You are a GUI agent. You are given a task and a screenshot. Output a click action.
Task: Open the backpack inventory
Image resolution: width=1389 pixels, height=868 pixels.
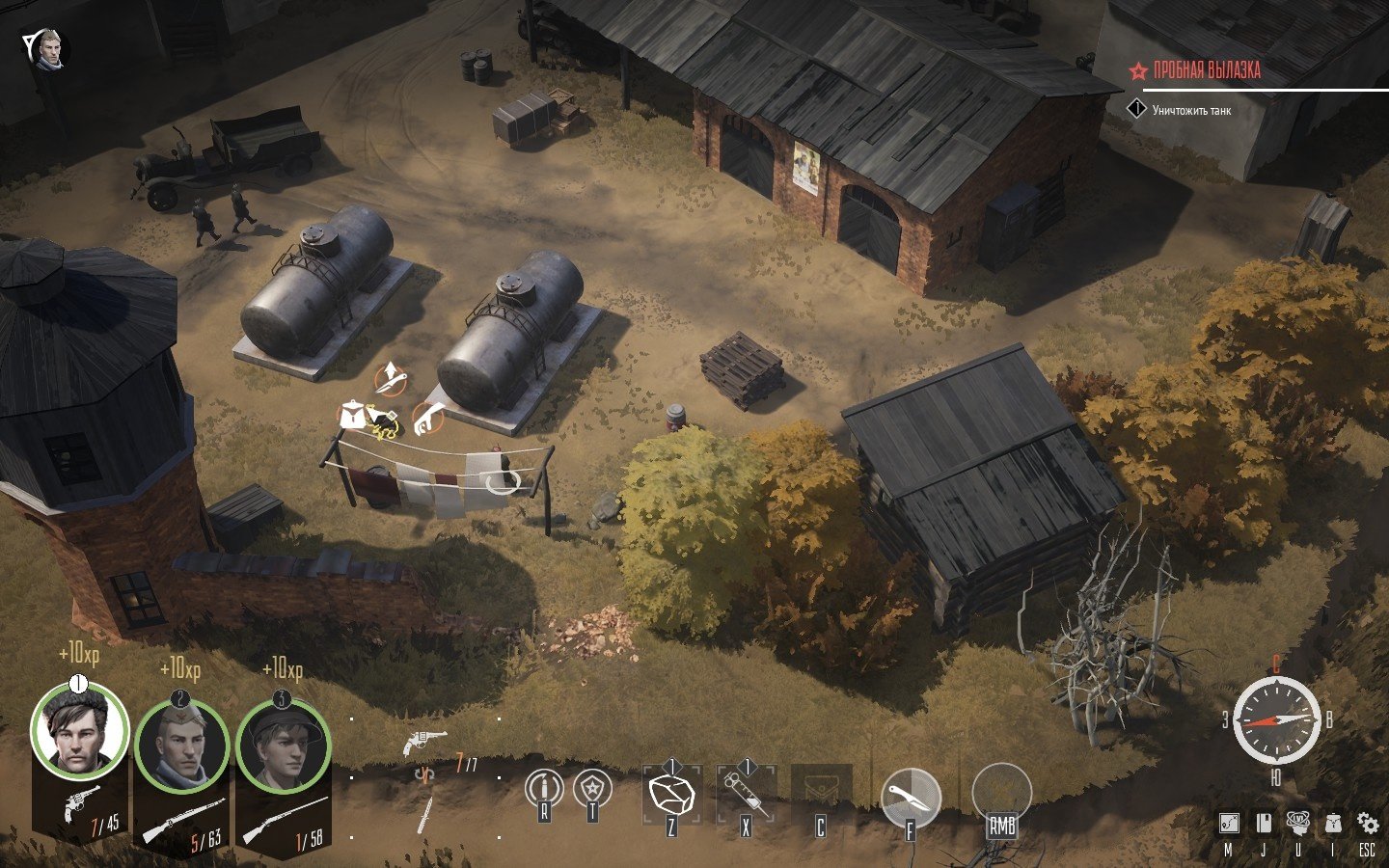(x=1333, y=823)
